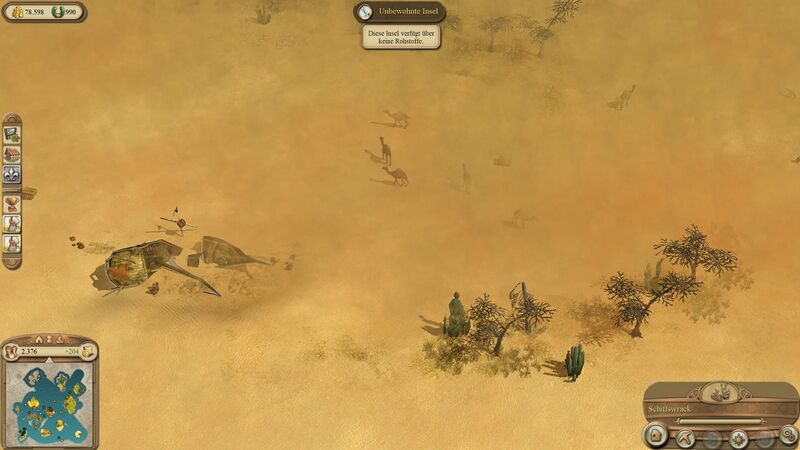Screen dimensions: 800x450
Task: Select the farmhouse icon in the side bar
Action: [12, 154]
